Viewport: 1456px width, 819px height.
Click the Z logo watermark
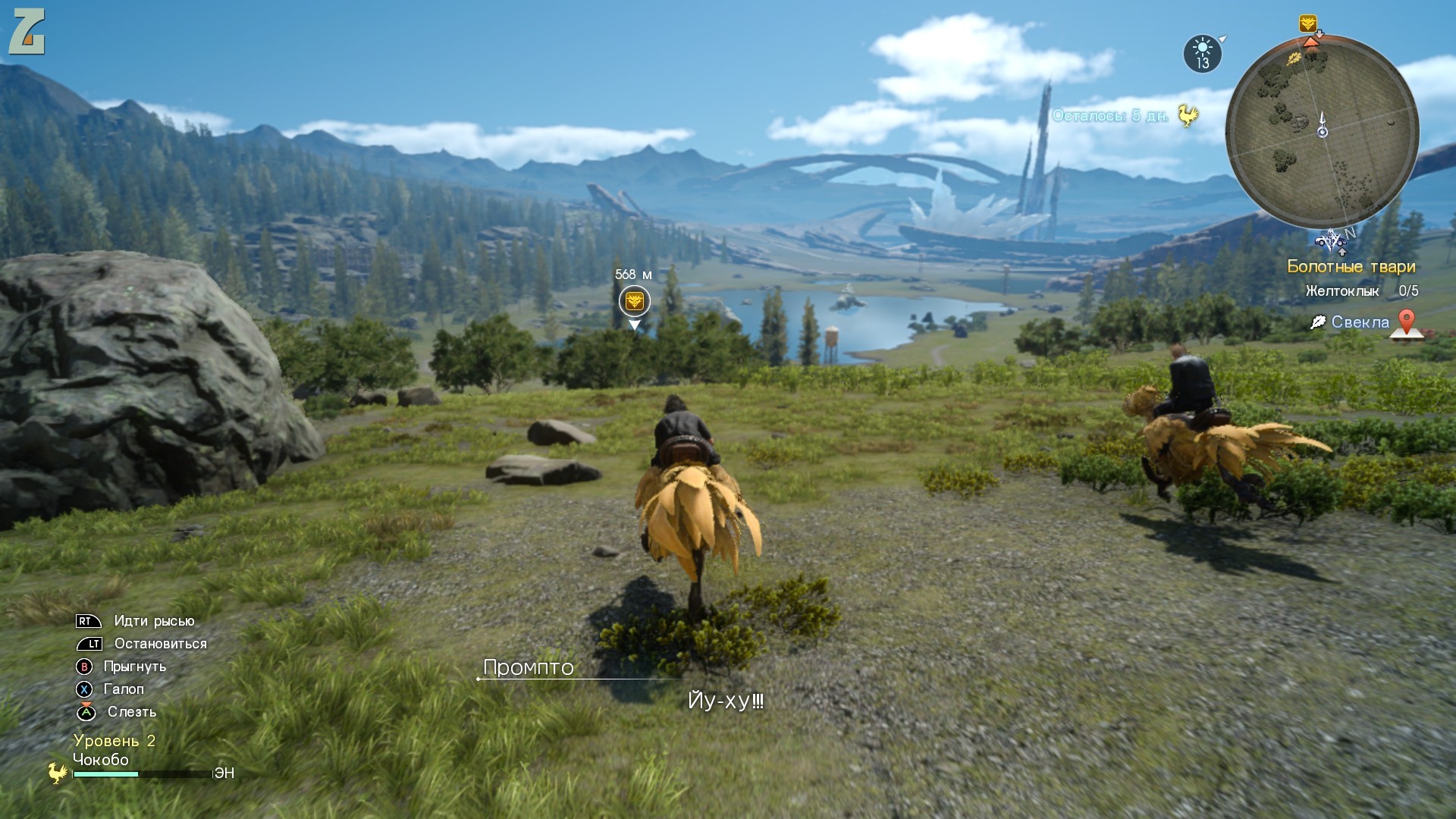[x=27, y=32]
